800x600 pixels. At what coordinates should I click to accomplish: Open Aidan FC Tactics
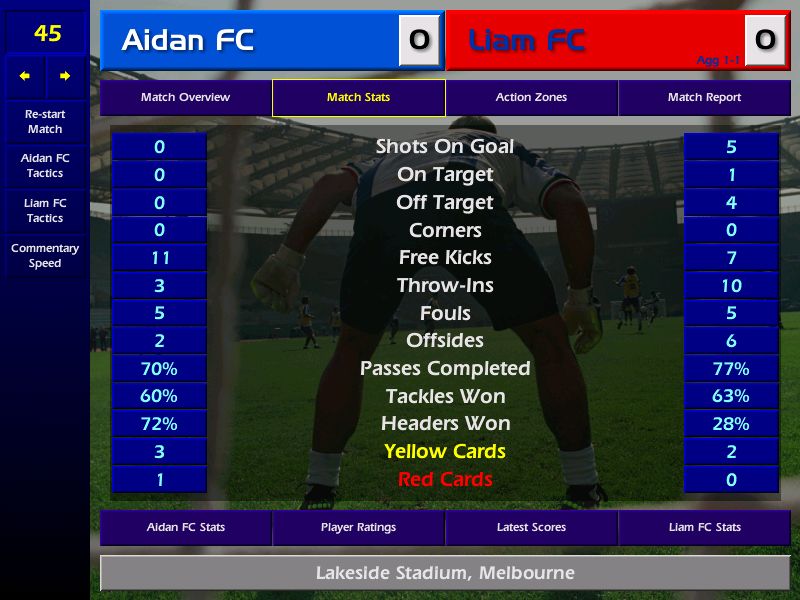[45, 166]
